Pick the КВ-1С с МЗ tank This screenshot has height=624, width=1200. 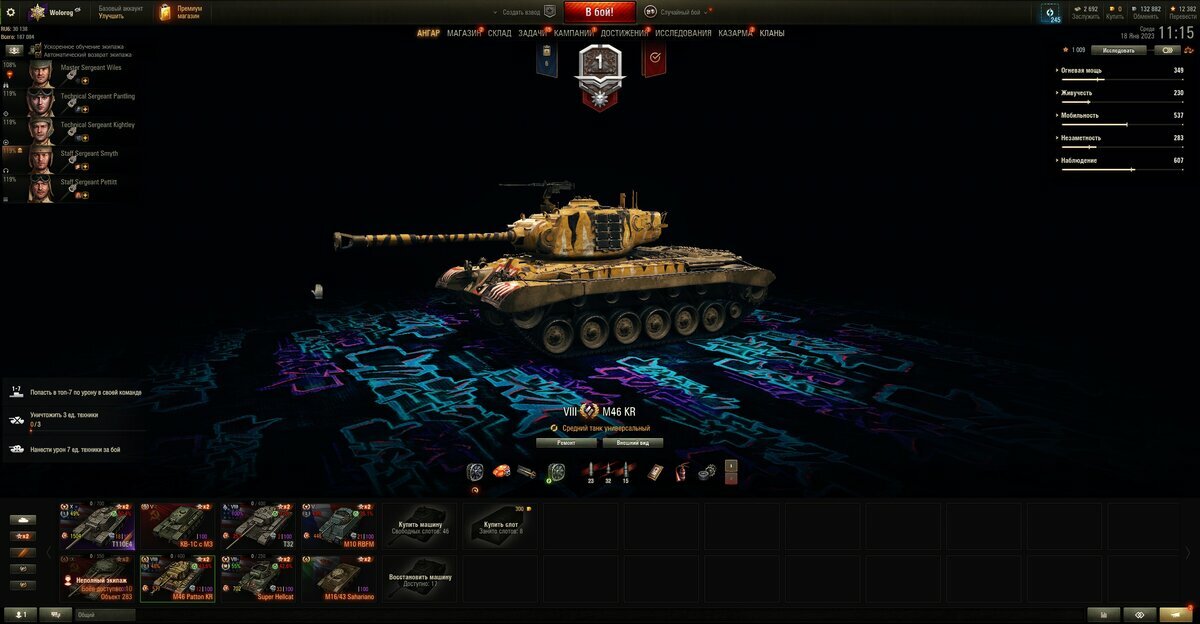pos(177,526)
